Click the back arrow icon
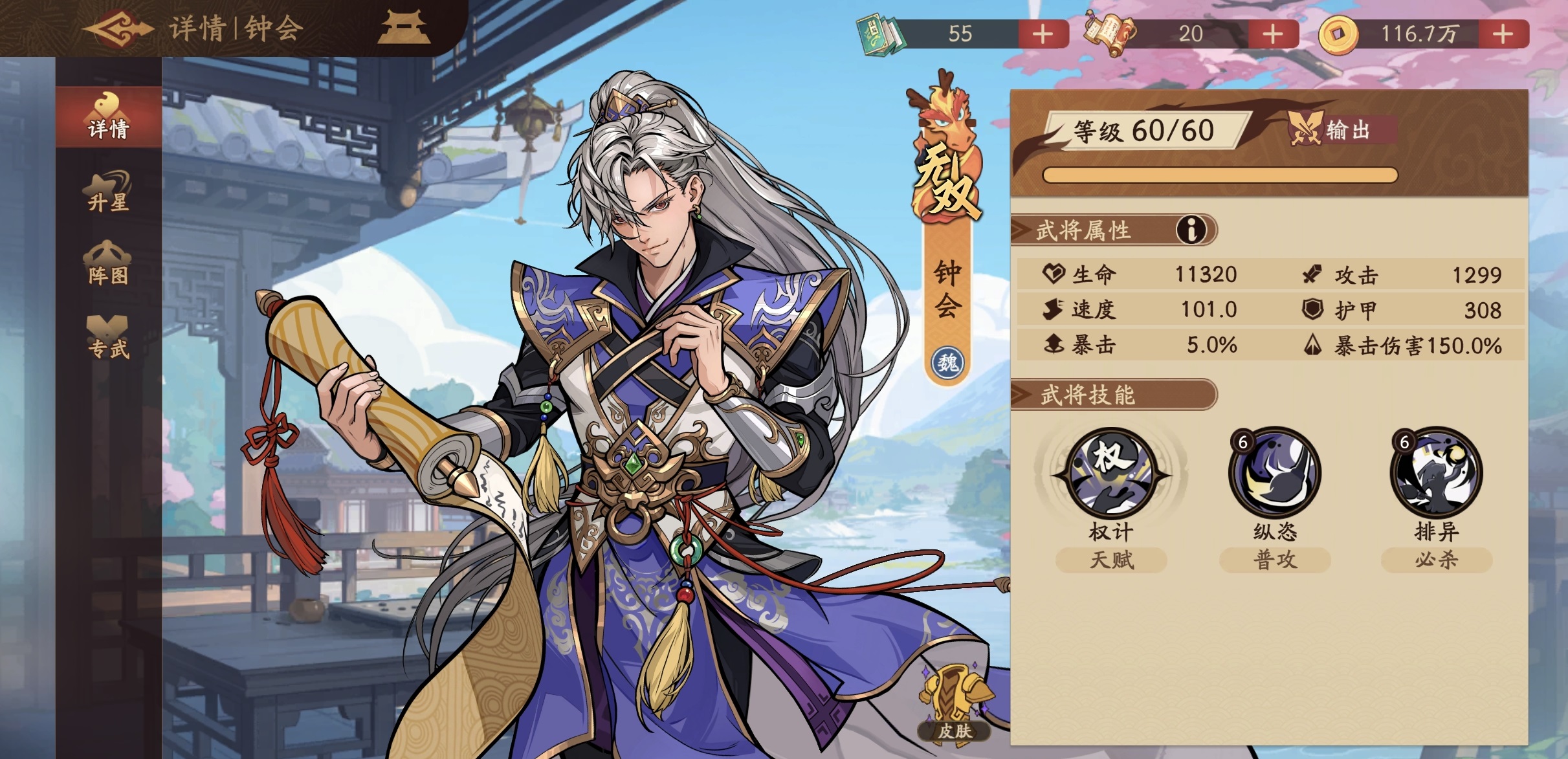Viewport: 1568px width, 759px height. 120,27
